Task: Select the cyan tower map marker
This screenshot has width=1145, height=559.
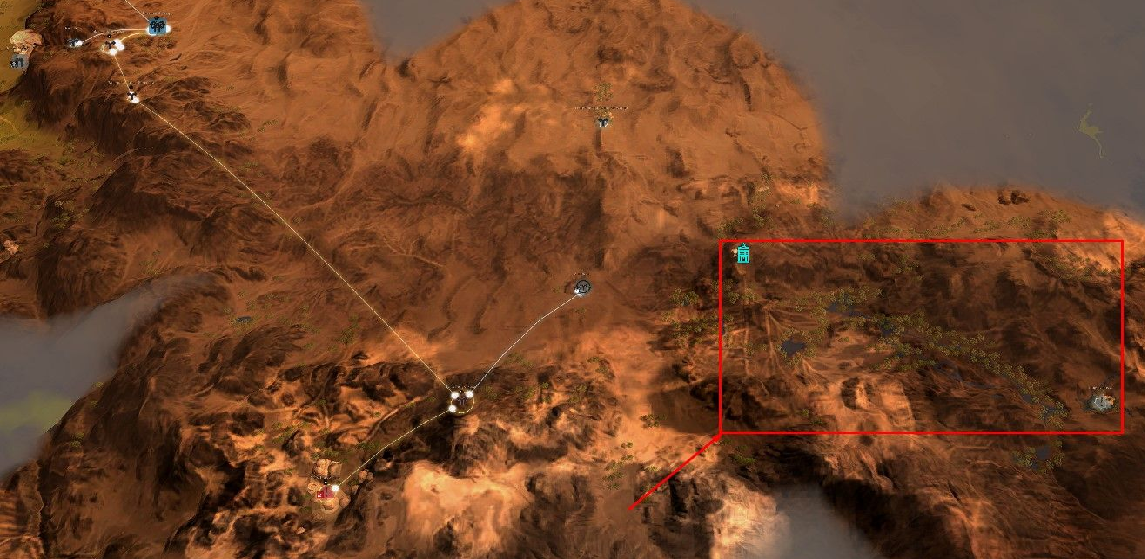Action: pyautogui.click(x=743, y=255)
